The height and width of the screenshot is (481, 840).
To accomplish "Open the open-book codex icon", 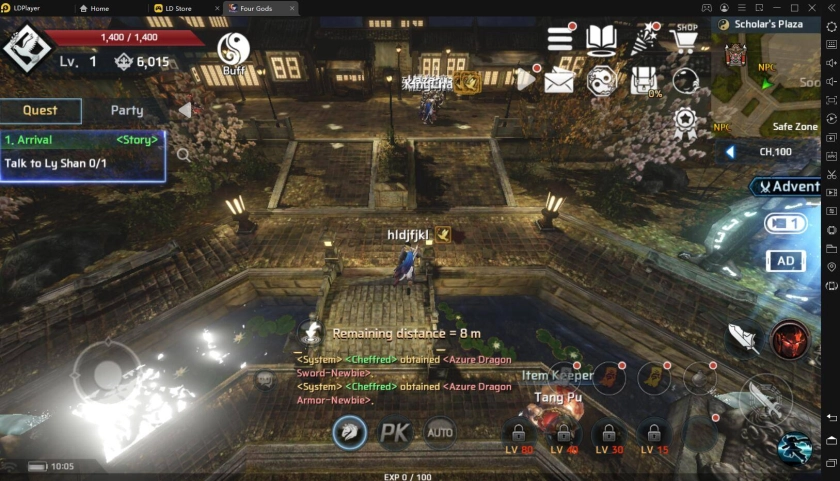I will [601, 40].
